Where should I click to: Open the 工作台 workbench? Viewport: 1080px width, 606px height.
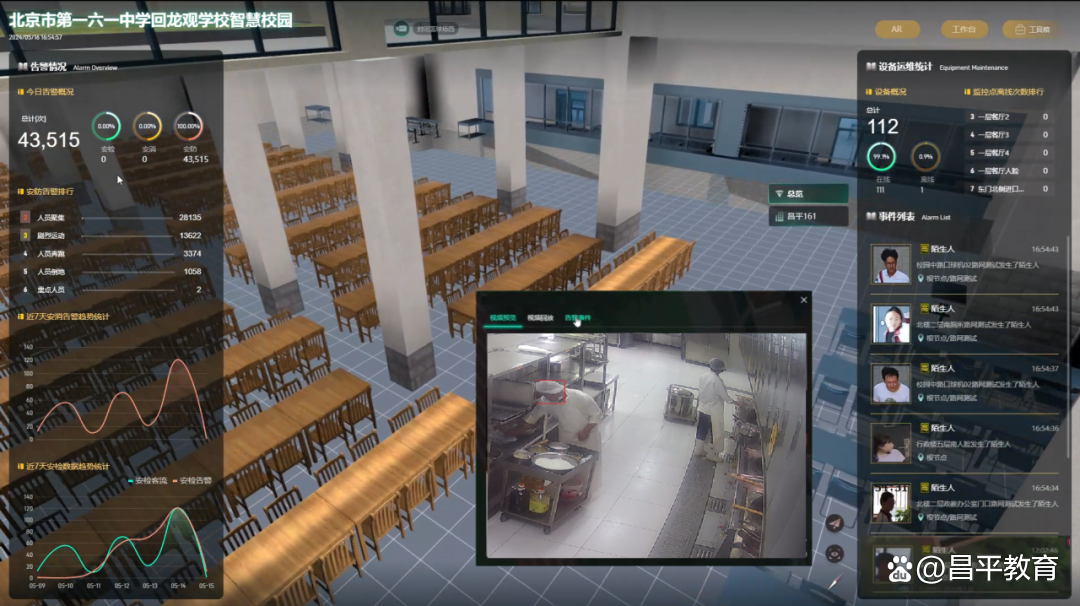pos(963,29)
